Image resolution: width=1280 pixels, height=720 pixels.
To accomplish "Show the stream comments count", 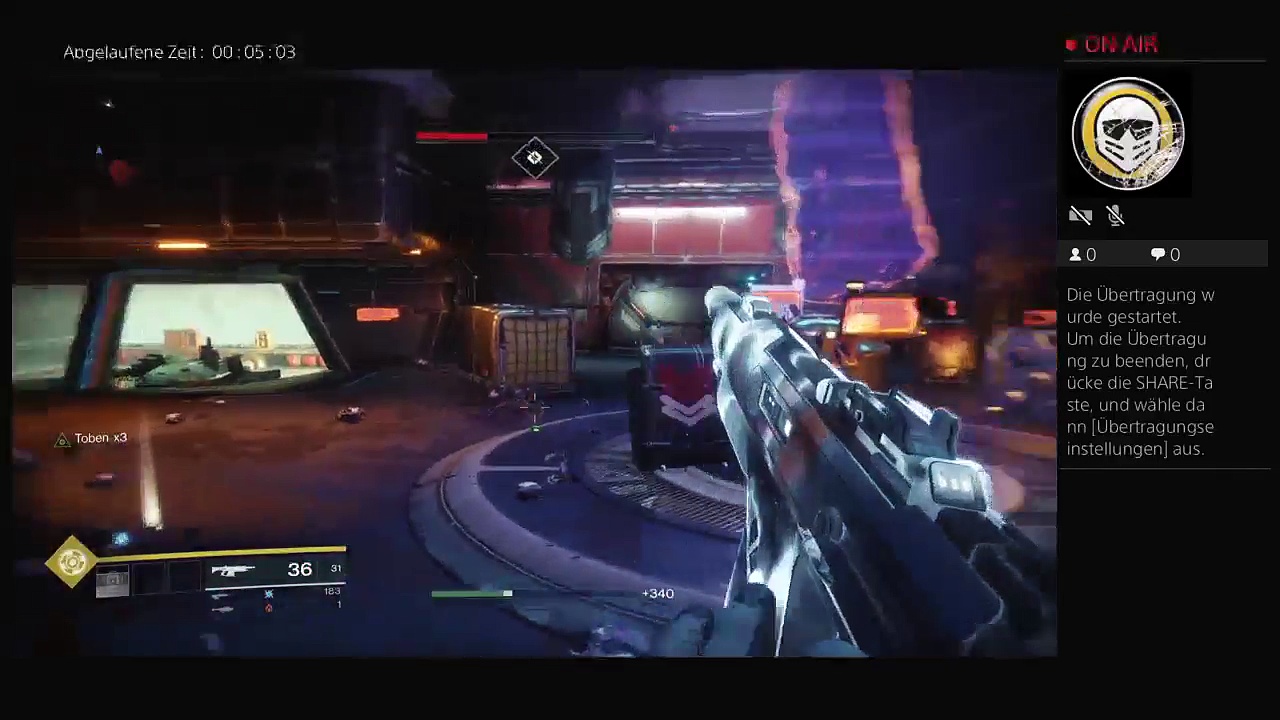I will (1165, 255).
